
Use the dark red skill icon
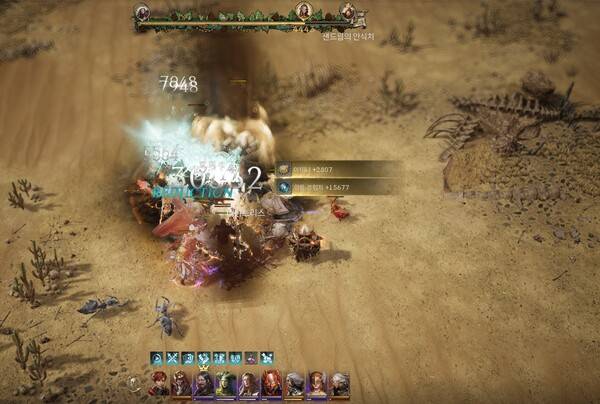(x=251, y=358)
